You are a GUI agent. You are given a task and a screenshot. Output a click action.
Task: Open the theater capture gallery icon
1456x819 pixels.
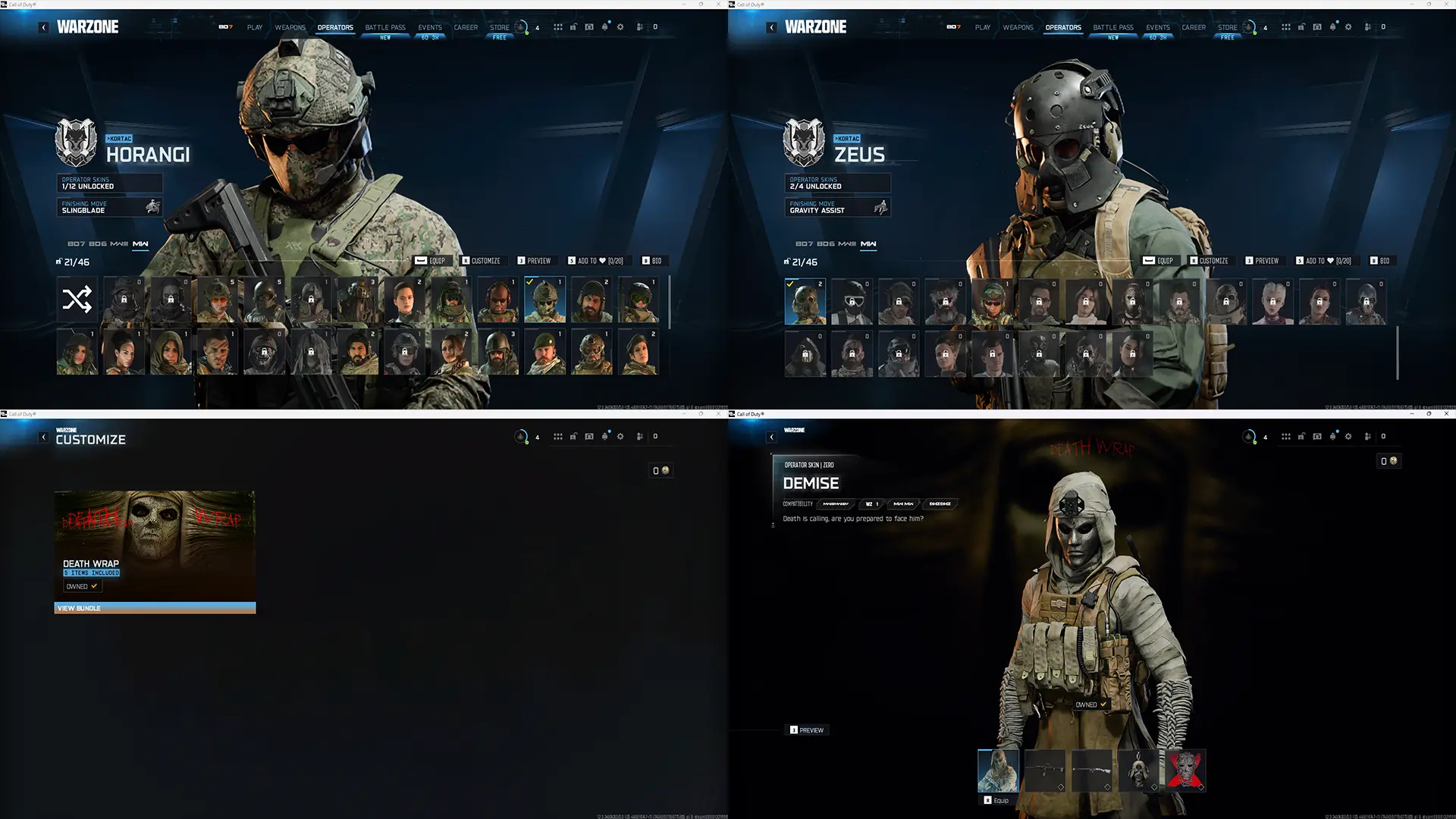pyautogui.click(x=588, y=27)
